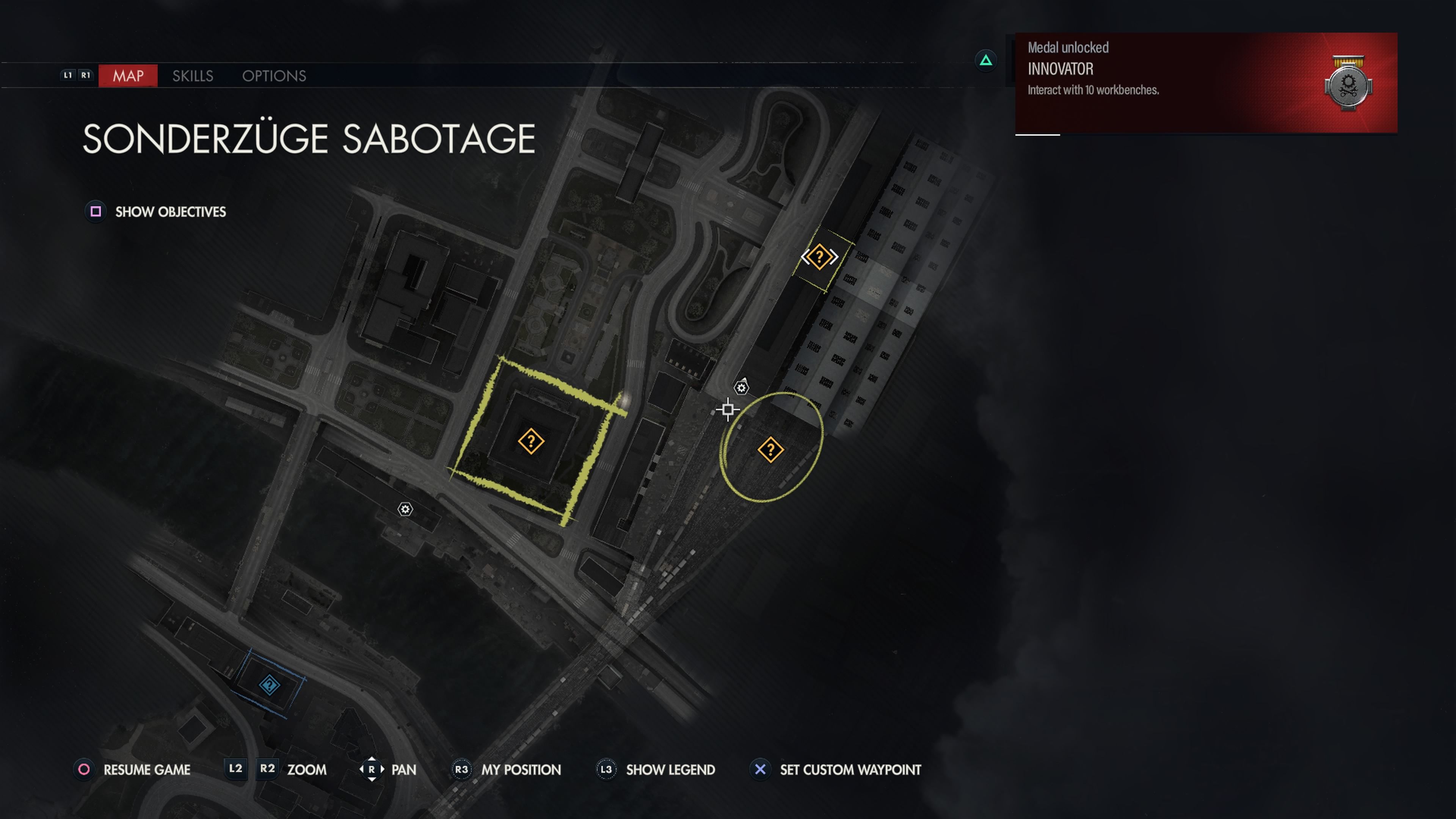This screenshot has width=1456, height=819.
Task: Select the Map tab
Action: tap(128, 76)
